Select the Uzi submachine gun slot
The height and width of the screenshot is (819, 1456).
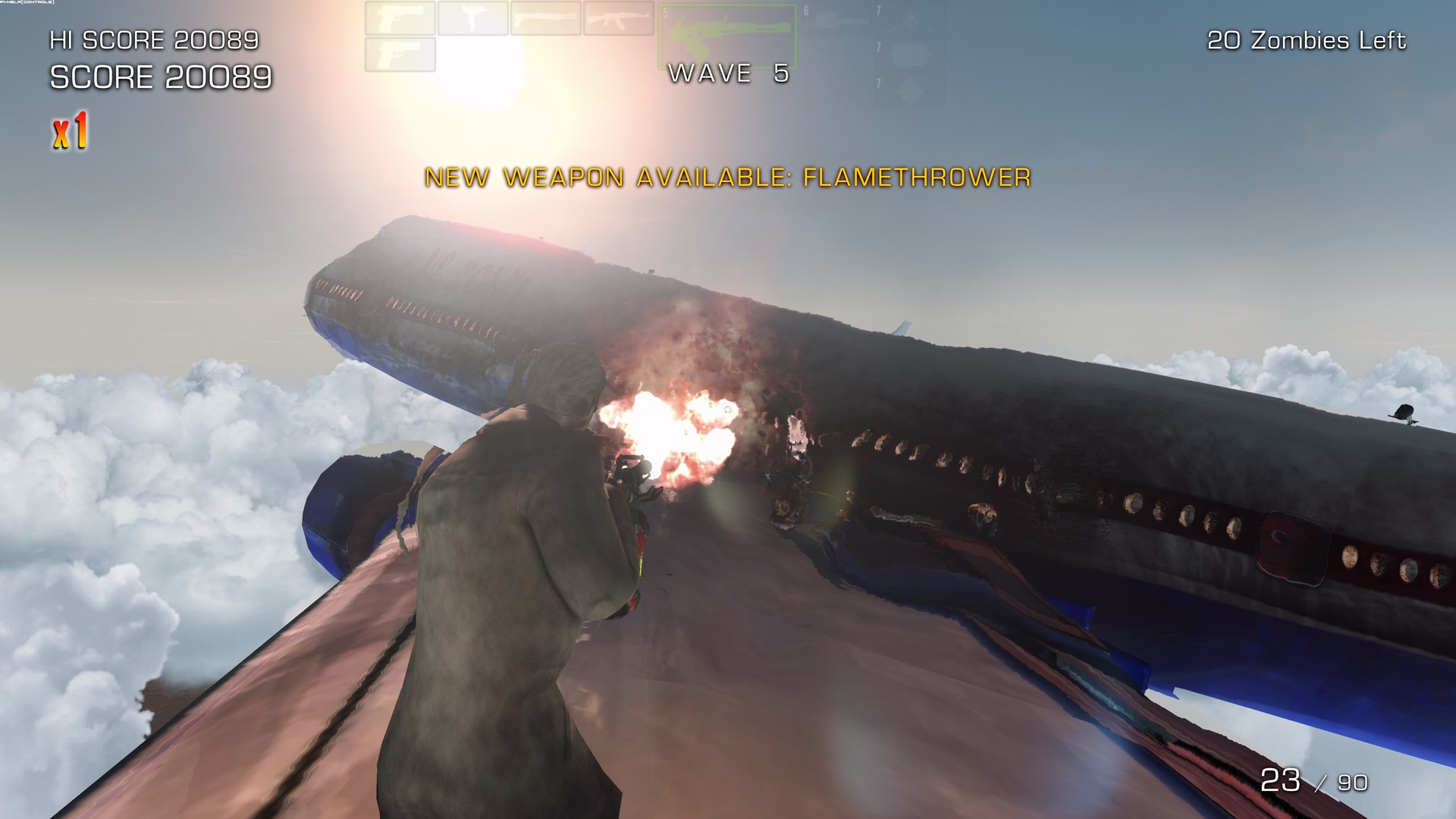474,18
